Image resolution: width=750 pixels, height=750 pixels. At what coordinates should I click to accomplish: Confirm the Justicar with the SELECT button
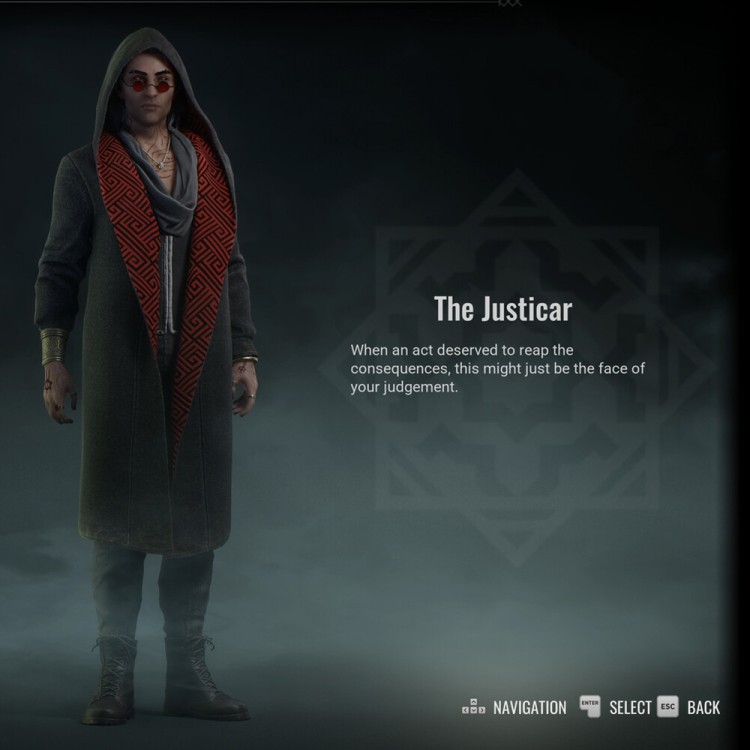point(616,707)
